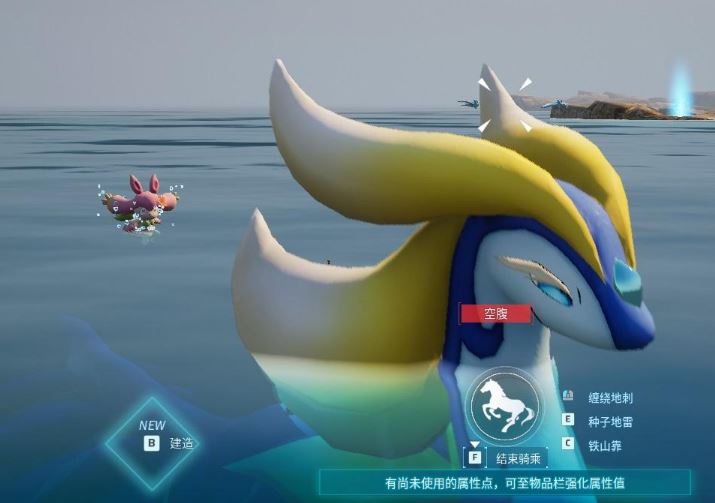Select the 结束骑乘 dismount label
715x503 pixels.
(x=517, y=458)
